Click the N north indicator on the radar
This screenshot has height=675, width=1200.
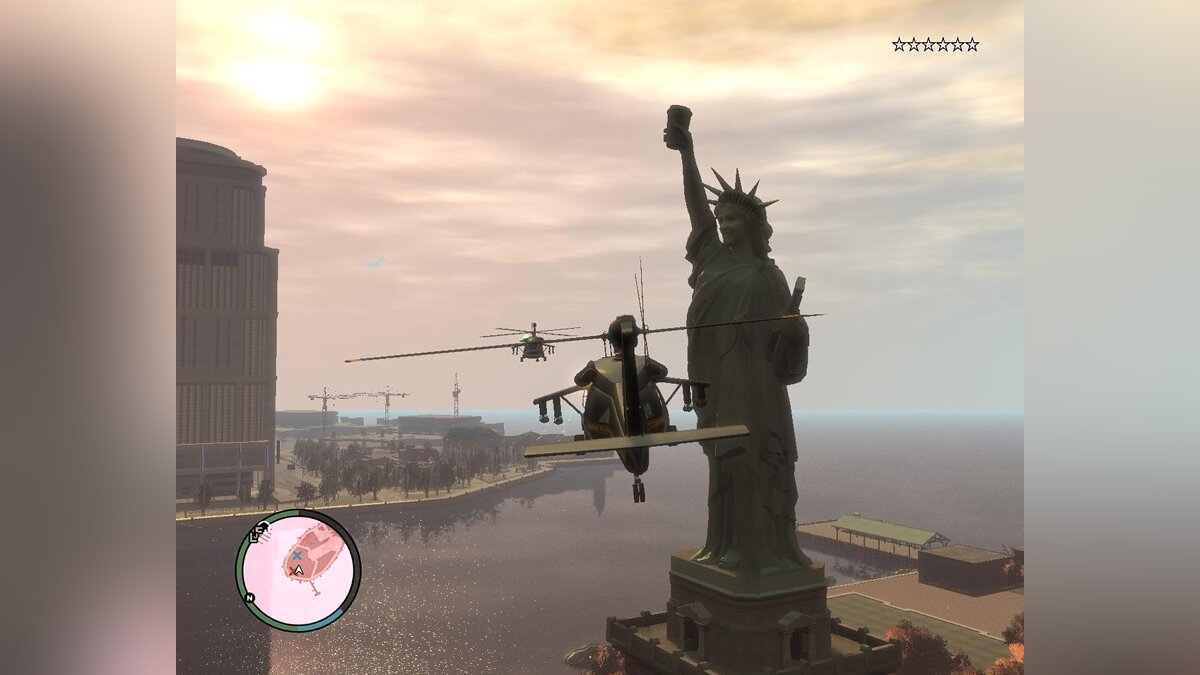pyautogui.click(x=249, y=598)
